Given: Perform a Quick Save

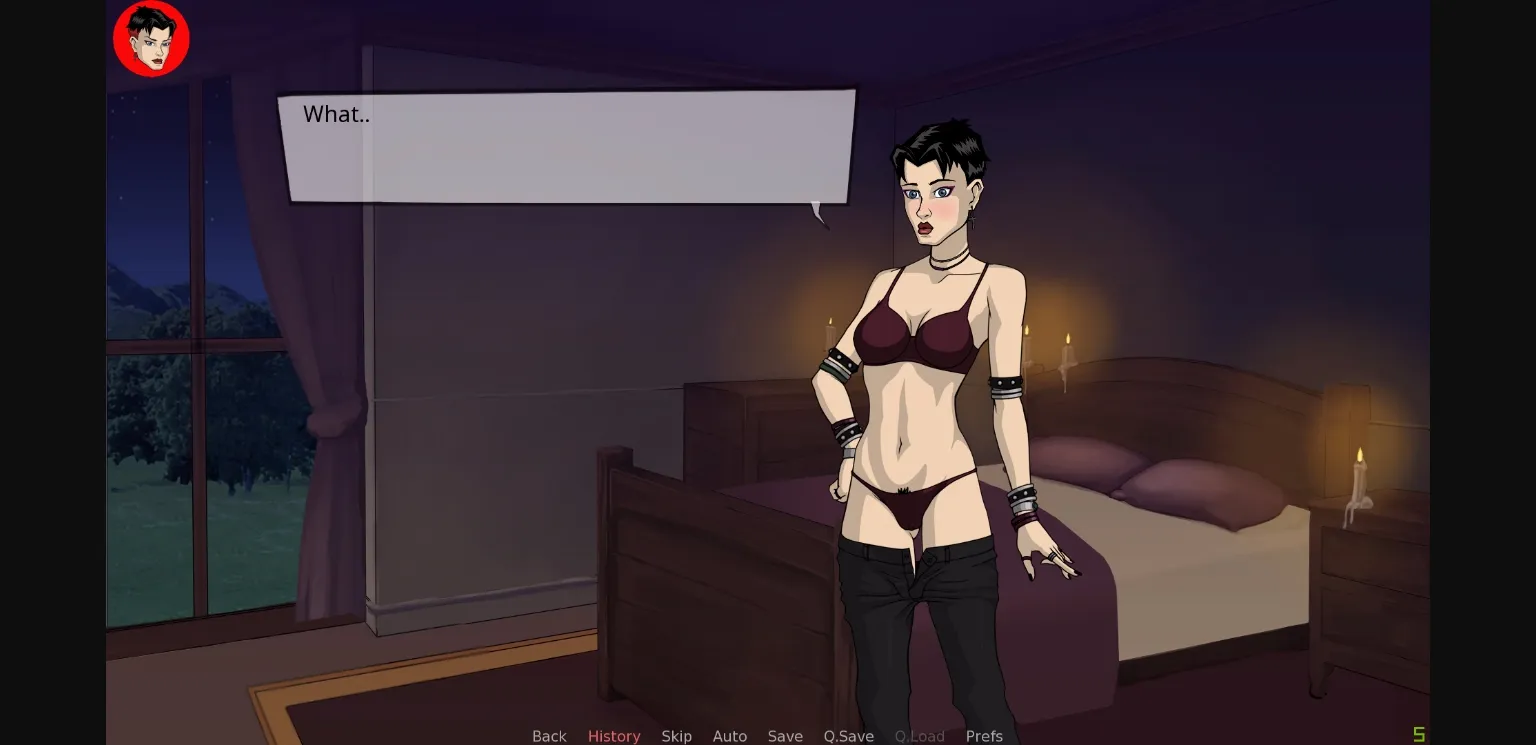Looking at the screenshot, I should tap(848, 736).
